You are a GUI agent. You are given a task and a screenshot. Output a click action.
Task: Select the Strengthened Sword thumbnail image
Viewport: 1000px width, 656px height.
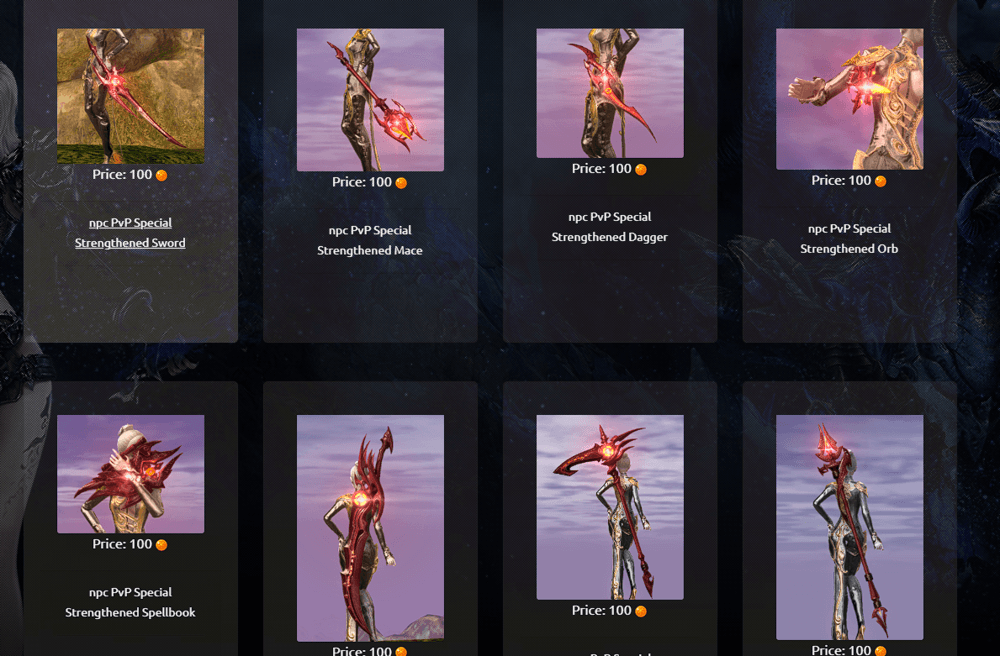(x=130, y=96)
